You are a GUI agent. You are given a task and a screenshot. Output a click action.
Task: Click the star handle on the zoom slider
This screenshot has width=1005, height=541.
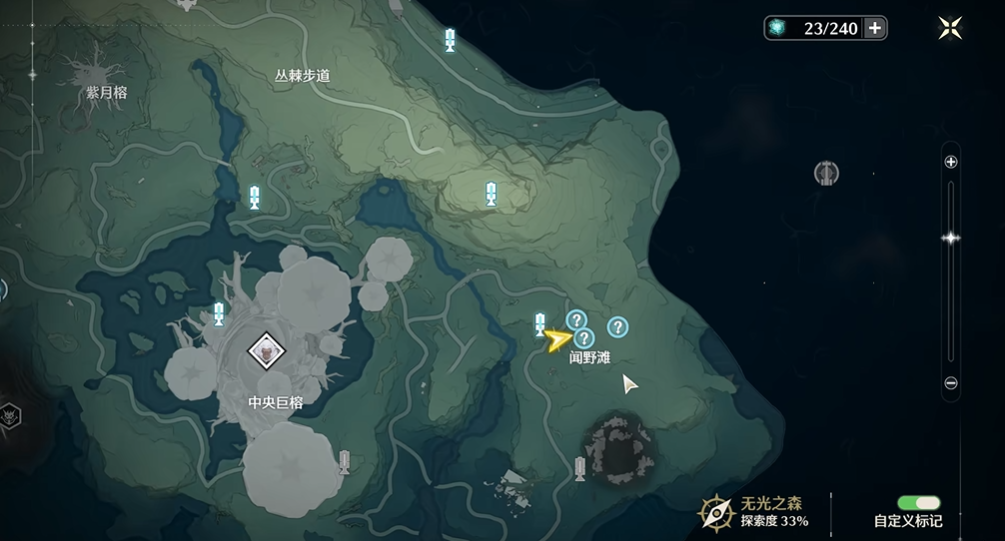click(x=951, y=237)
